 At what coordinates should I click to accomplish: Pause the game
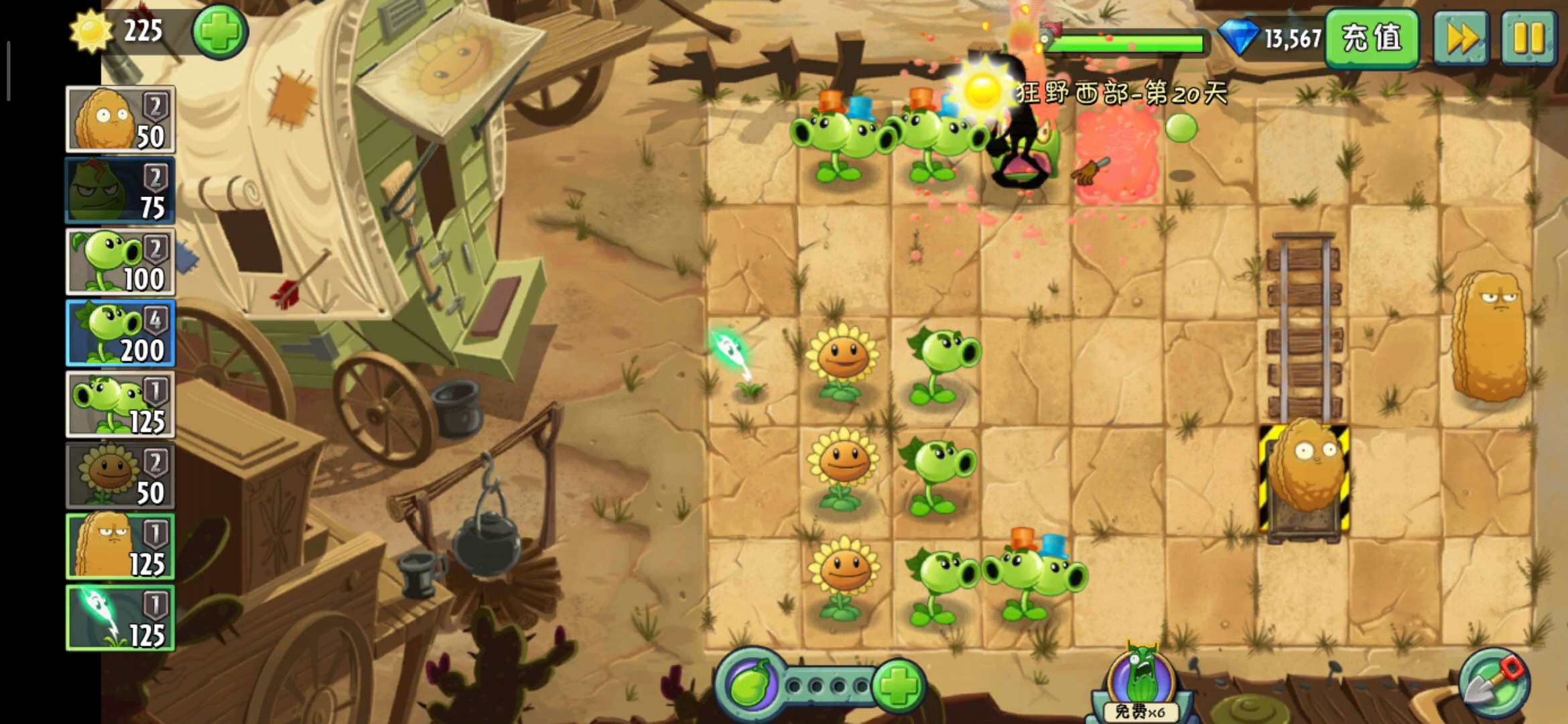(1528, 38)
